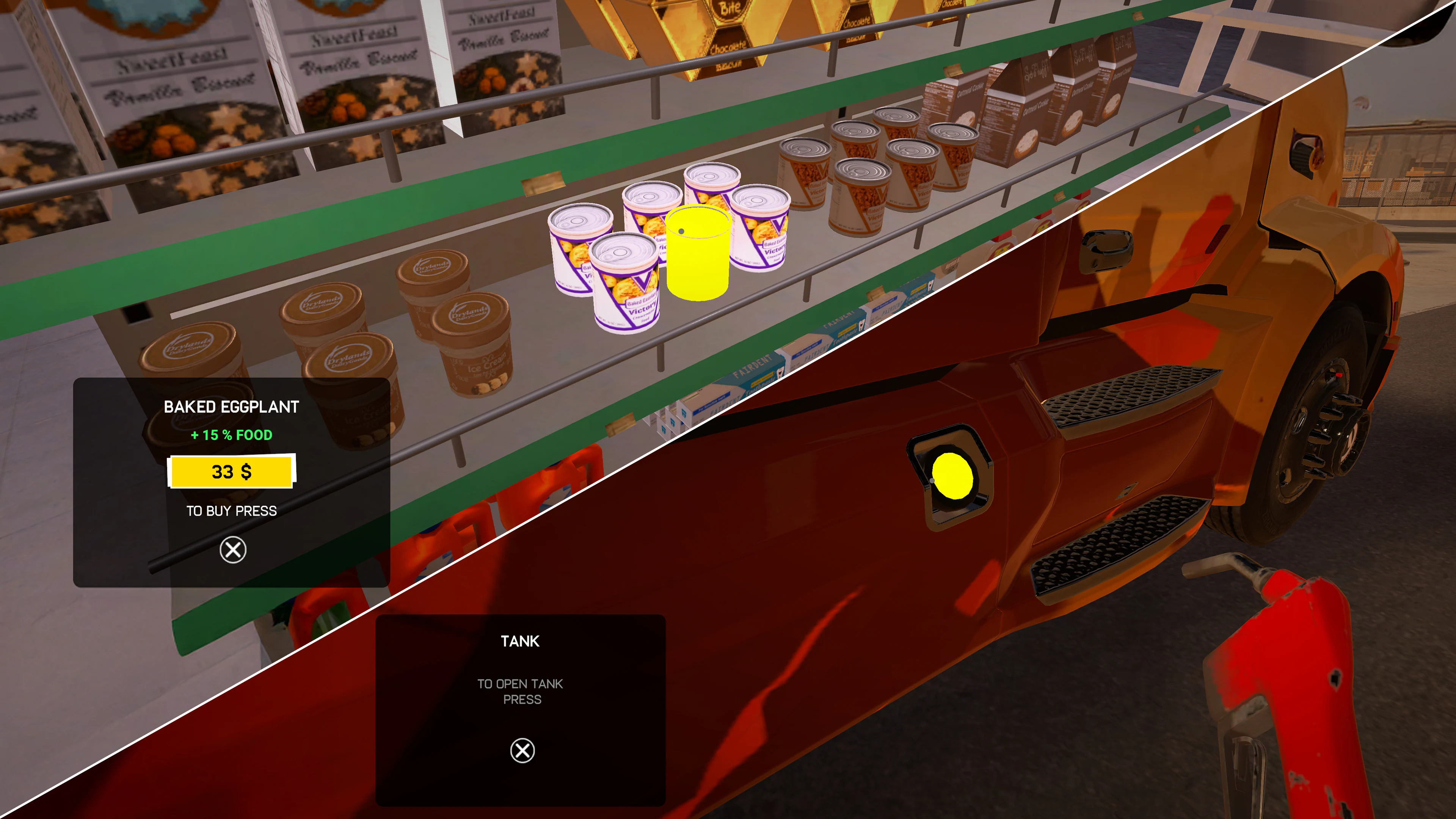Click the +15 % FOOD label

232,435
